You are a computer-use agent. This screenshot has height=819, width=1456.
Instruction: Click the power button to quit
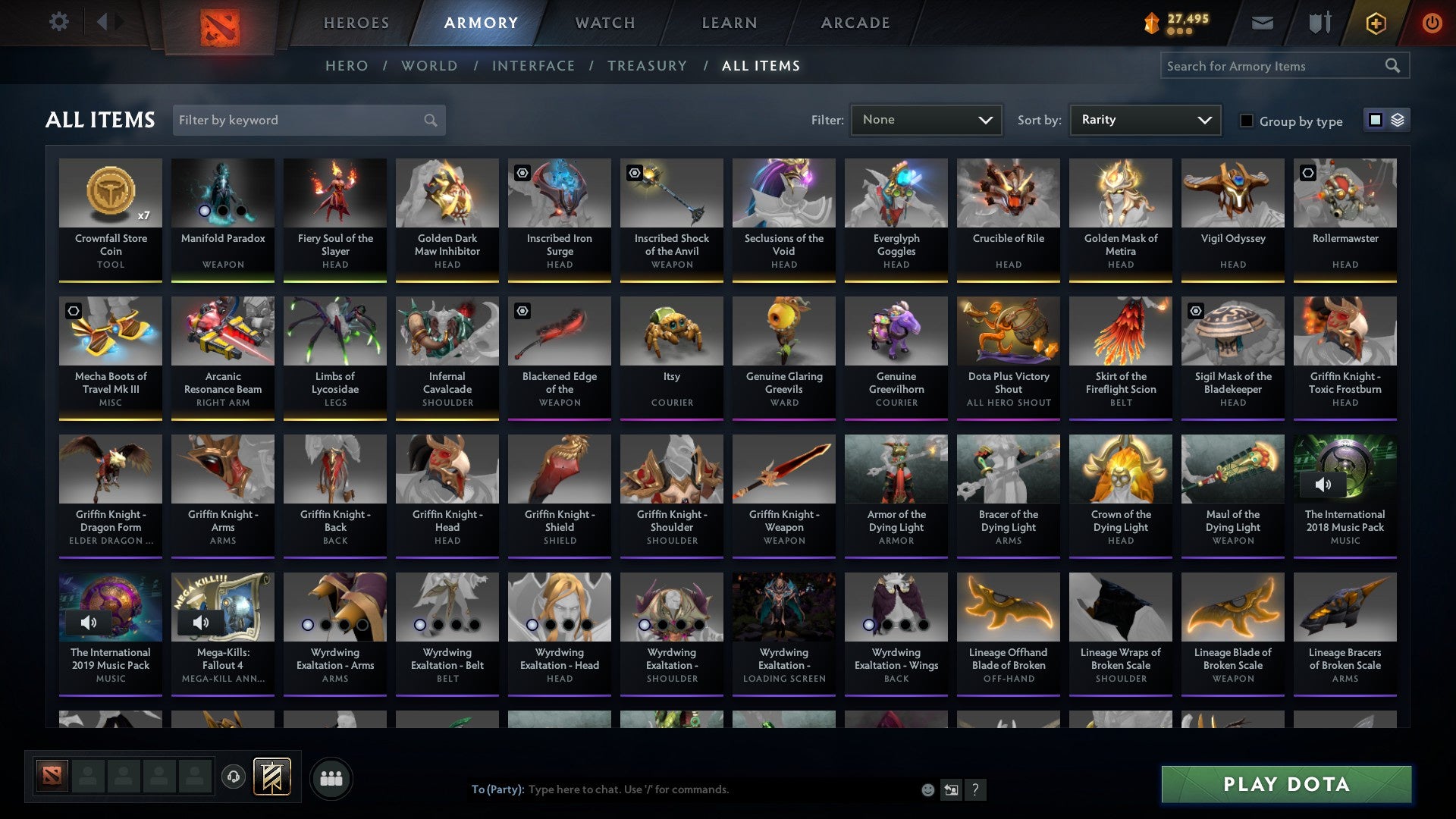pos(1432,23)
